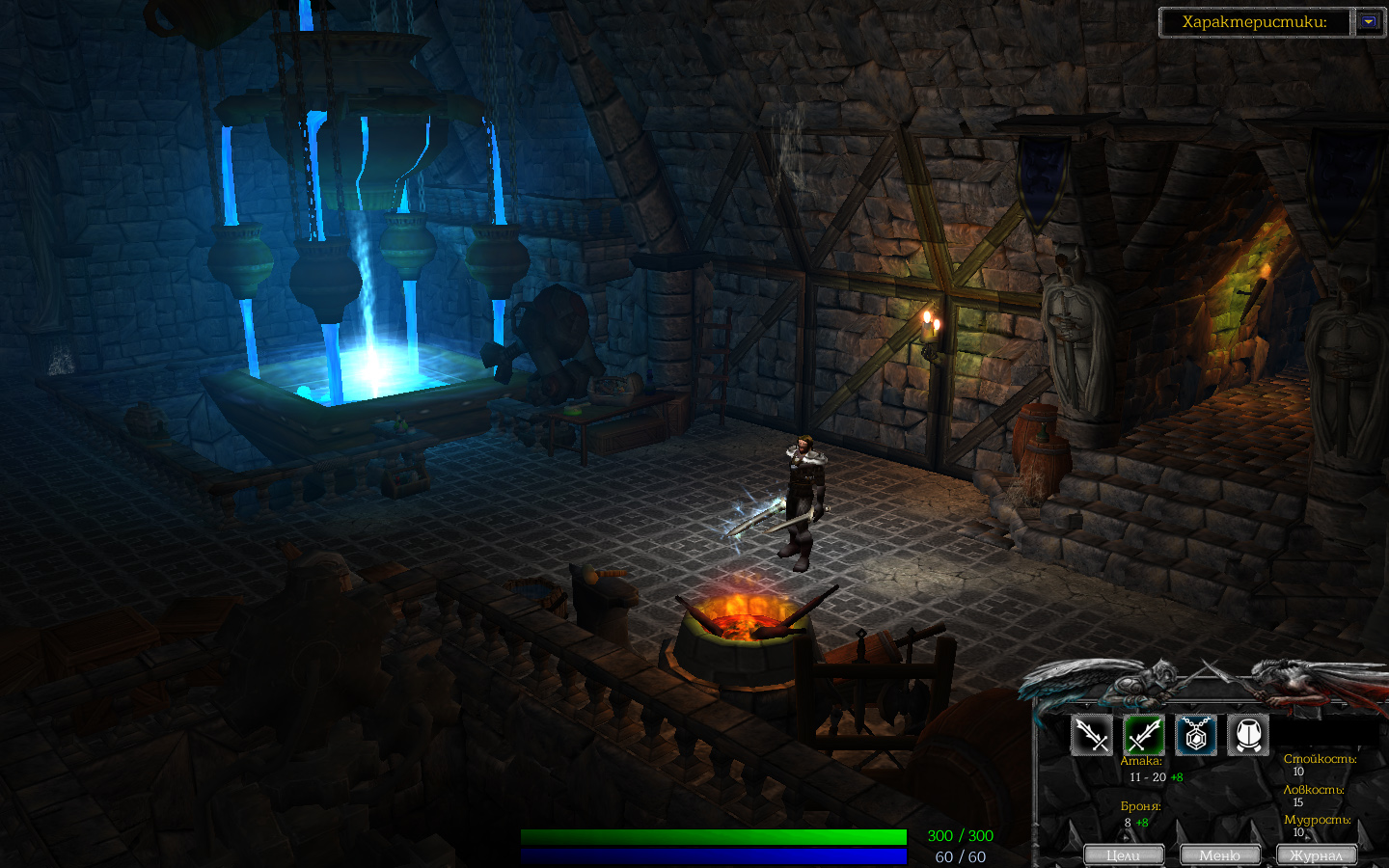Open the Журнал journal button
1389x868 pixels.
[x=1317, y=855]
